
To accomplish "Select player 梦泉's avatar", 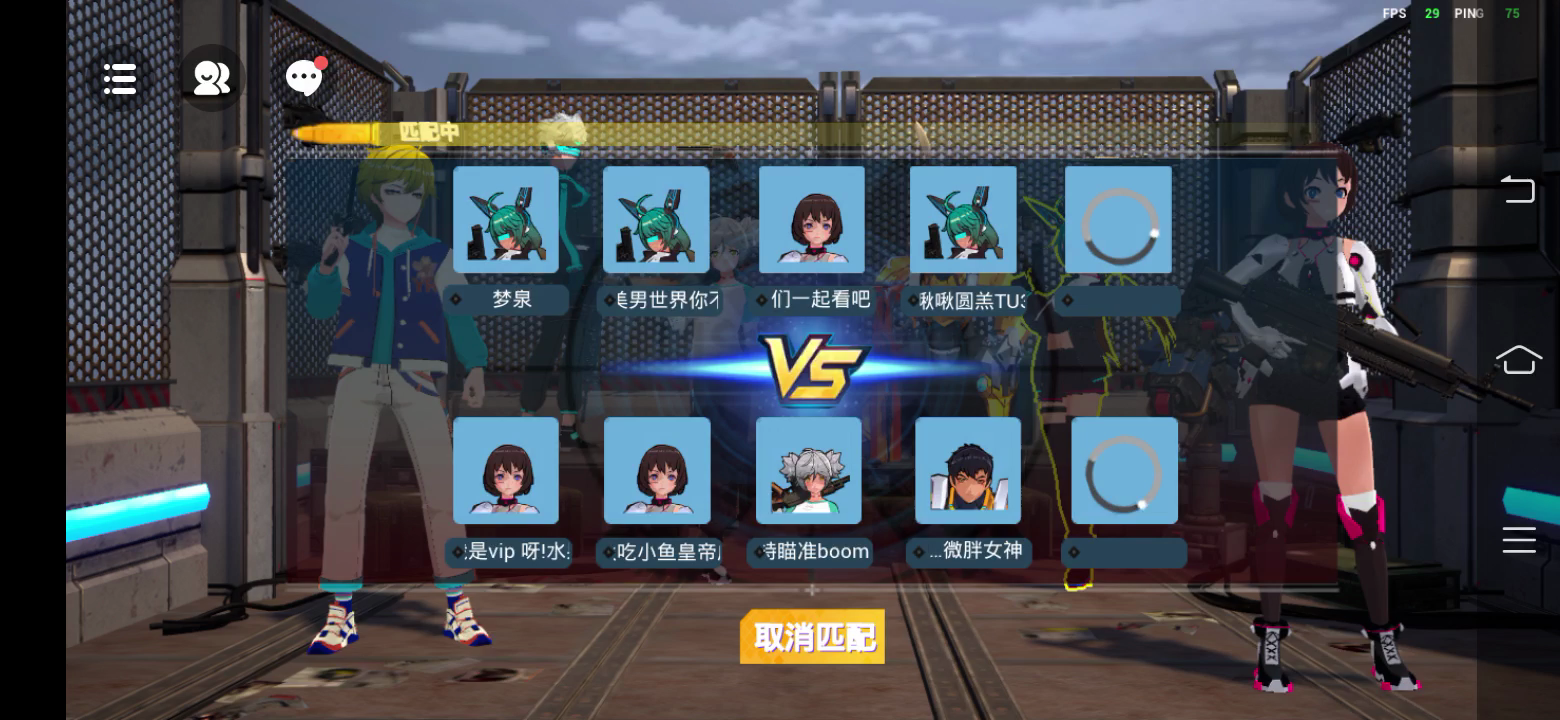I will [506, 219].
